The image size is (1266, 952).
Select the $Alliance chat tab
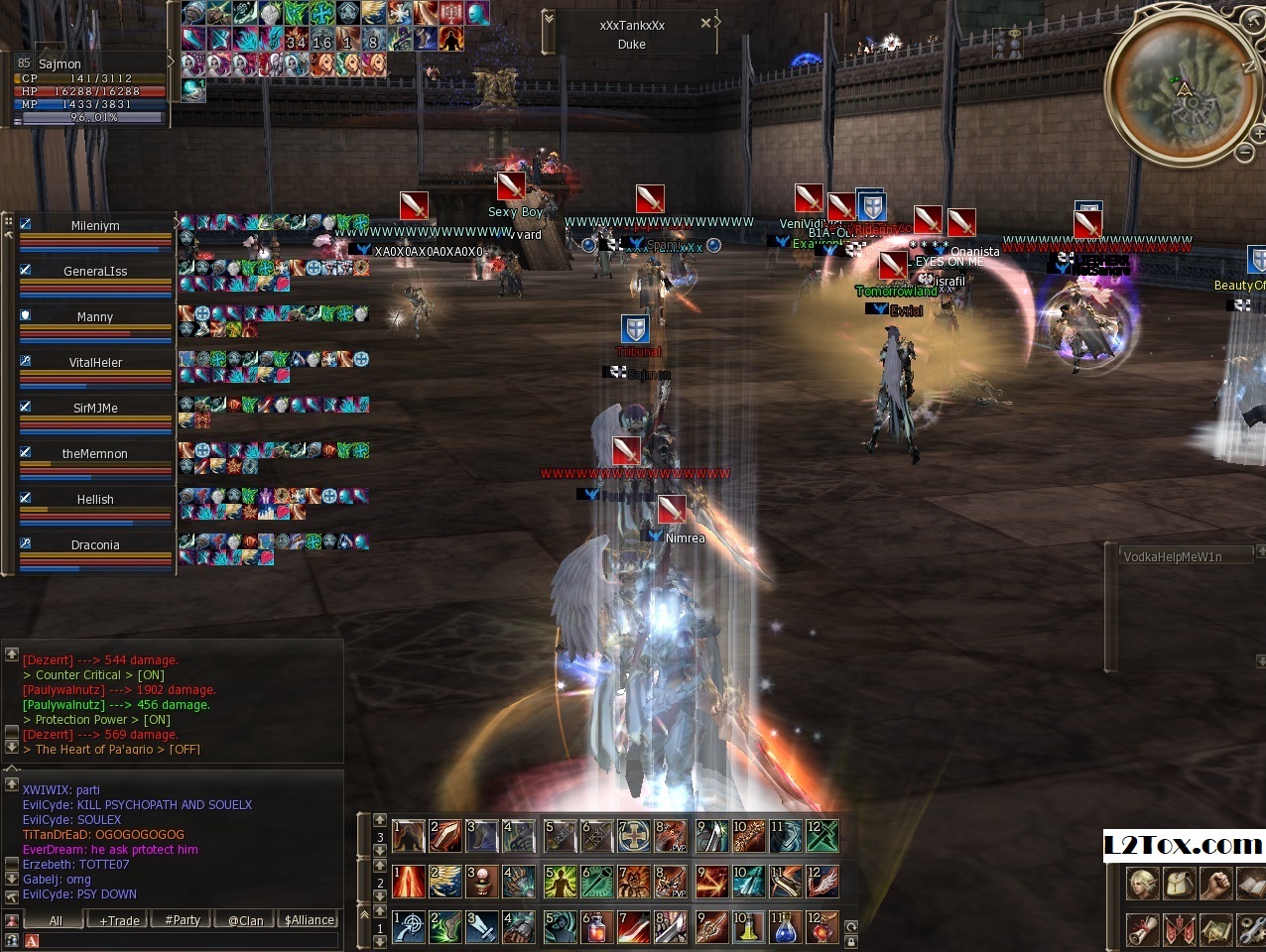(x=310, y=920)
